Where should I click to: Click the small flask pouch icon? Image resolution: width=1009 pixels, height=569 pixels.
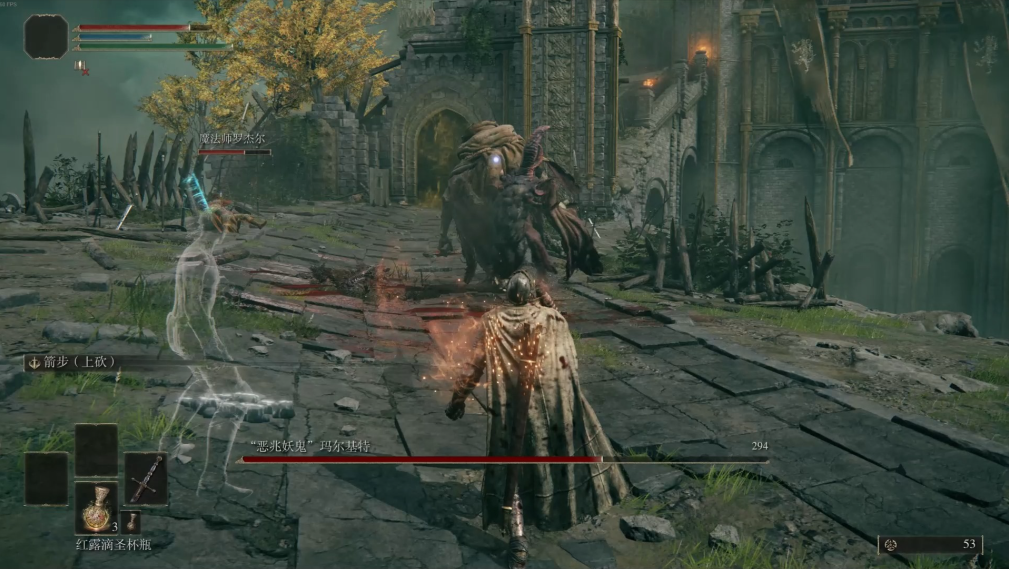(x=132, y=521)
